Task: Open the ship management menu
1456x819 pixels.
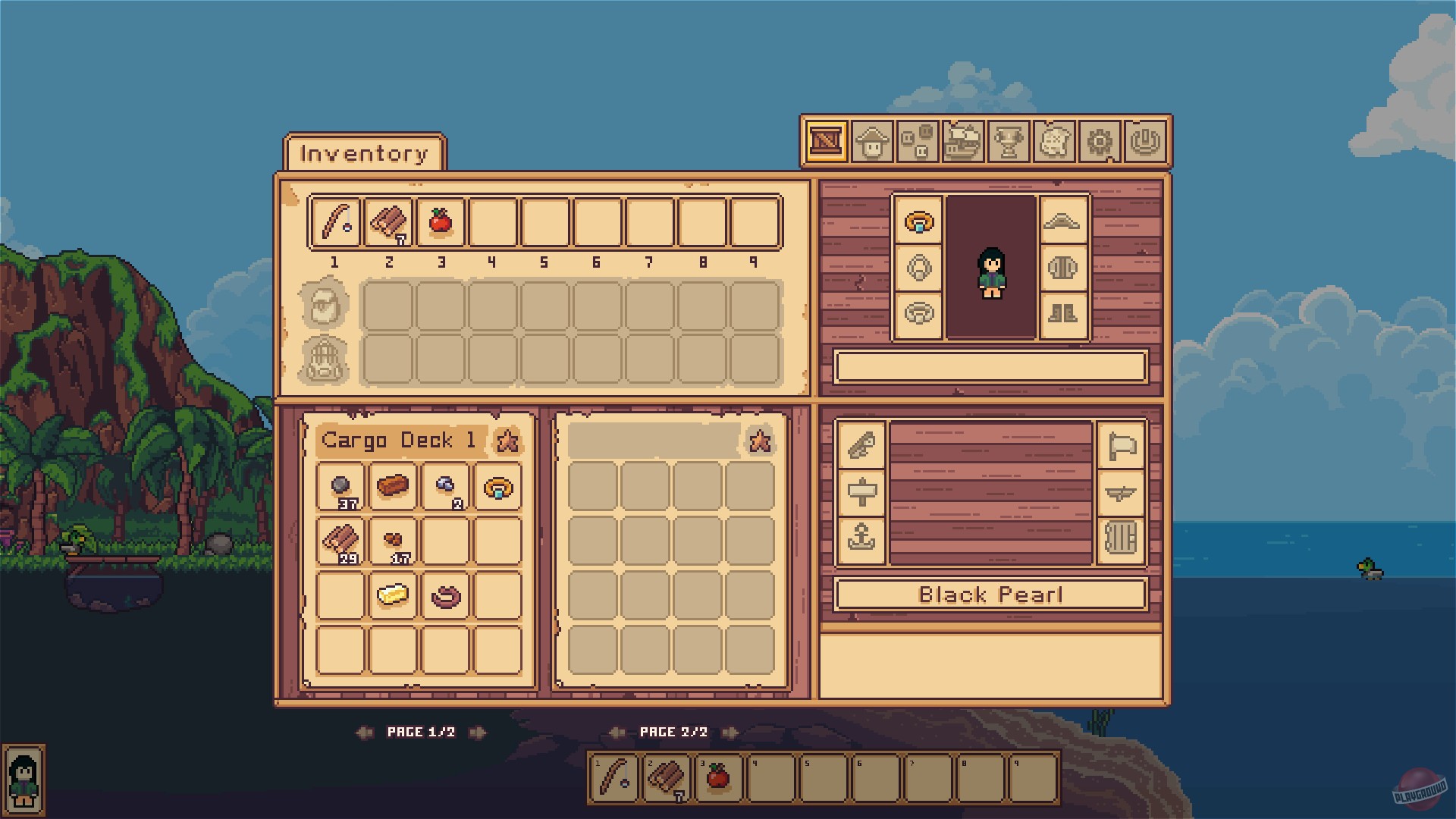Action: click(x=962, y=140)
